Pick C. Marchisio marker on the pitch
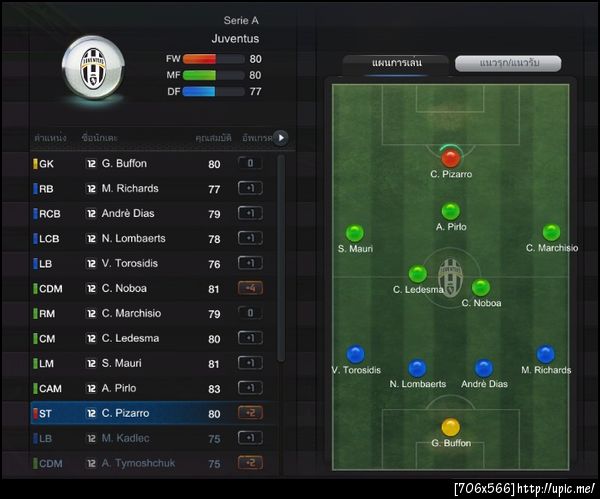The height and width of the screenshot is (499, 600). point(551,233)
